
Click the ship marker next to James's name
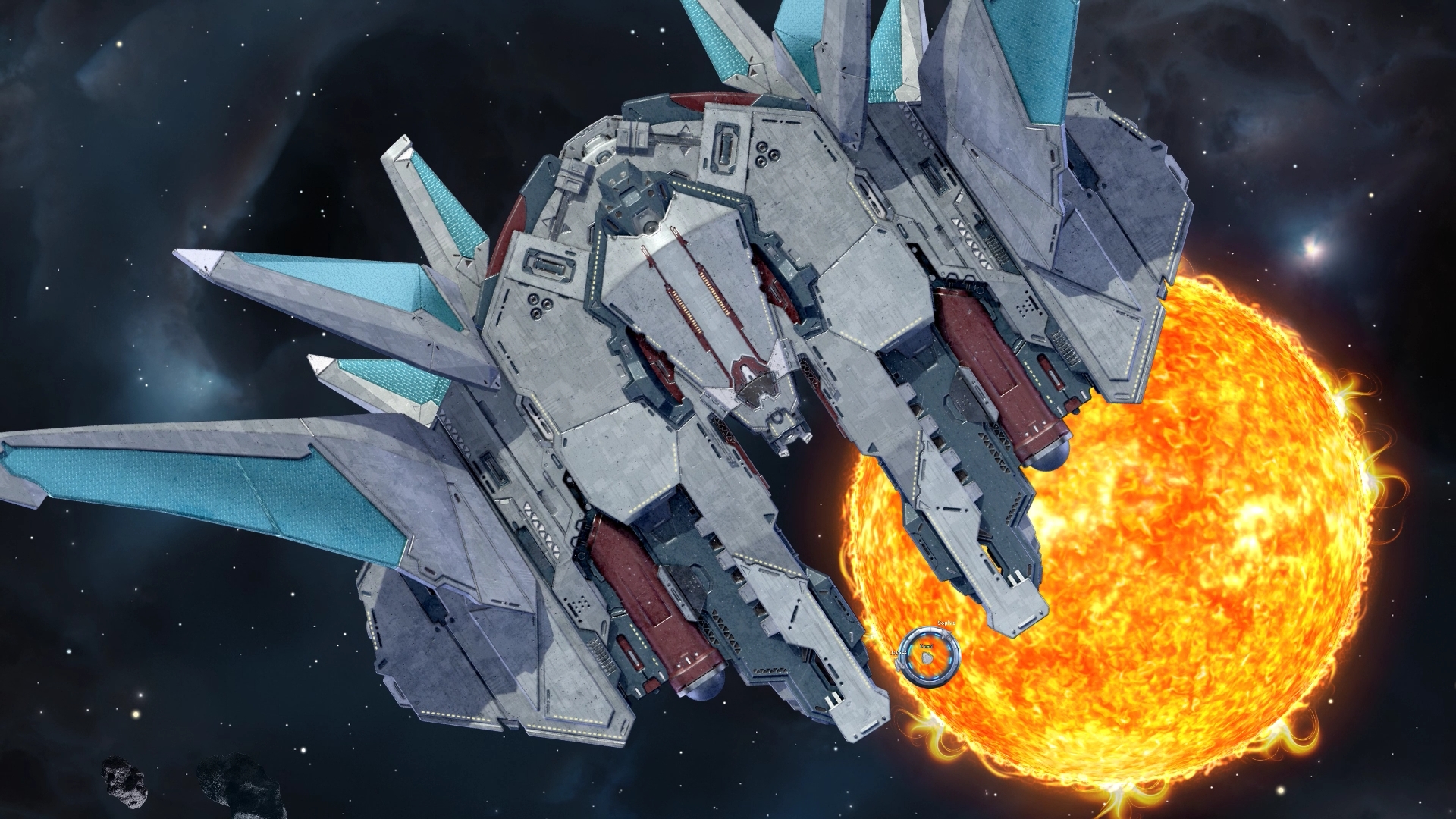[x=899, y=665]
